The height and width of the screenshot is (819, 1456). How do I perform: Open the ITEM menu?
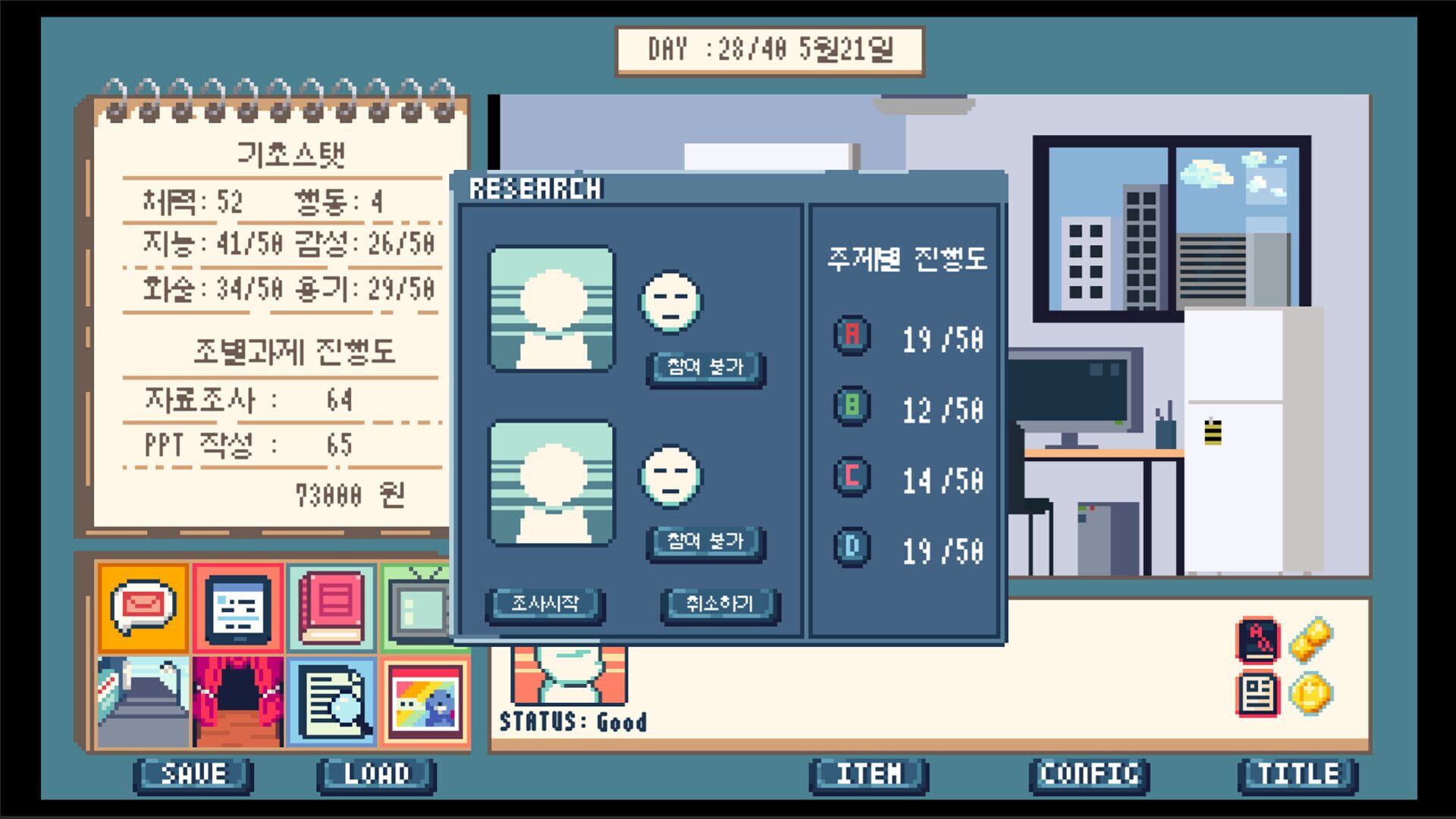[x=869, y=773]
